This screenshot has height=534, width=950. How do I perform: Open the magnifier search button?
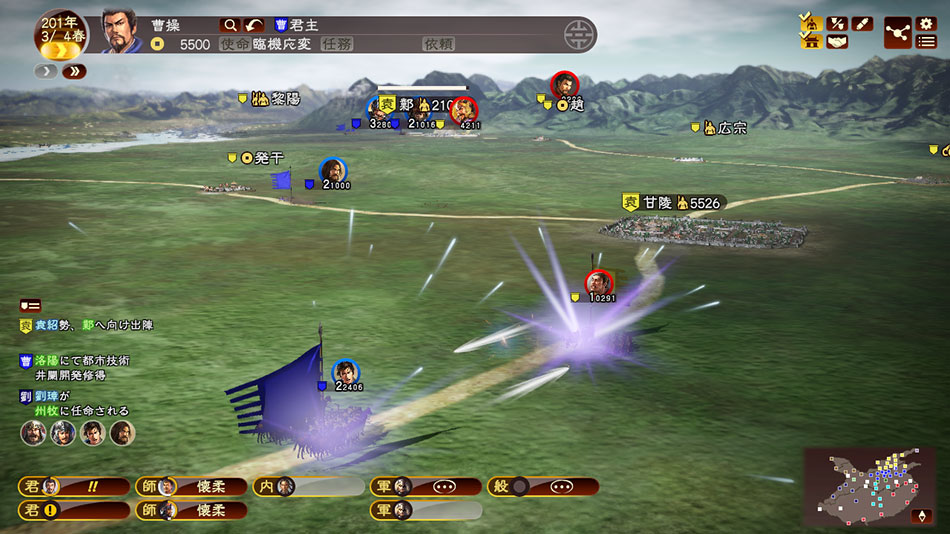click(x=230, y=25)
